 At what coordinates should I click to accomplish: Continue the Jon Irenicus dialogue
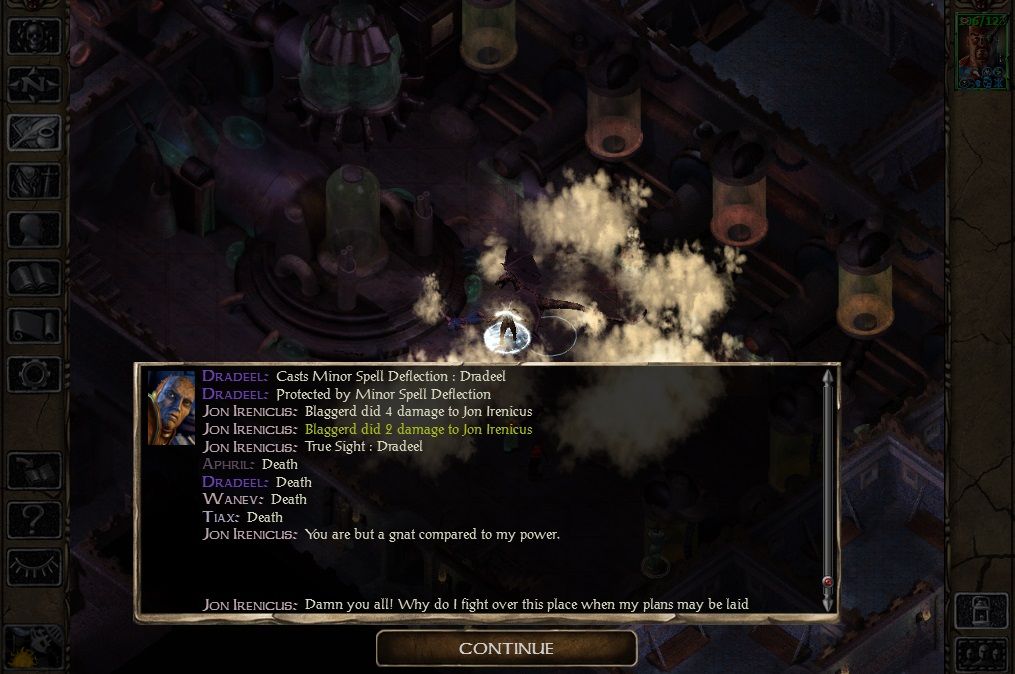pos(506,648)
